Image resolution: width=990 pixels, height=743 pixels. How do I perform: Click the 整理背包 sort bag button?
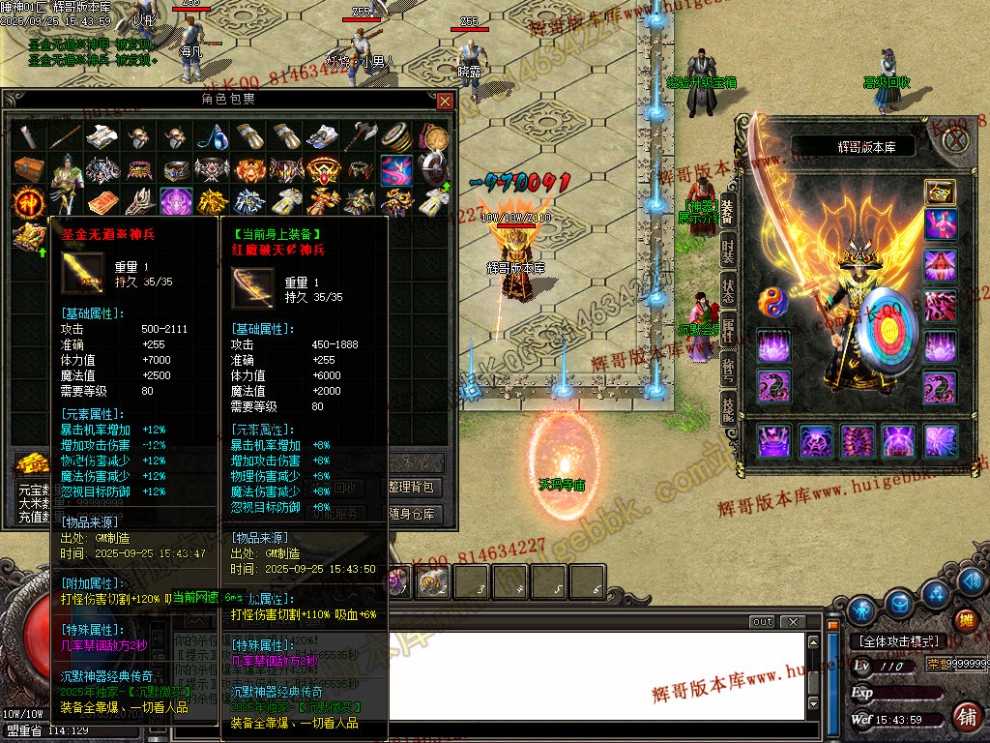click(412, 488)
